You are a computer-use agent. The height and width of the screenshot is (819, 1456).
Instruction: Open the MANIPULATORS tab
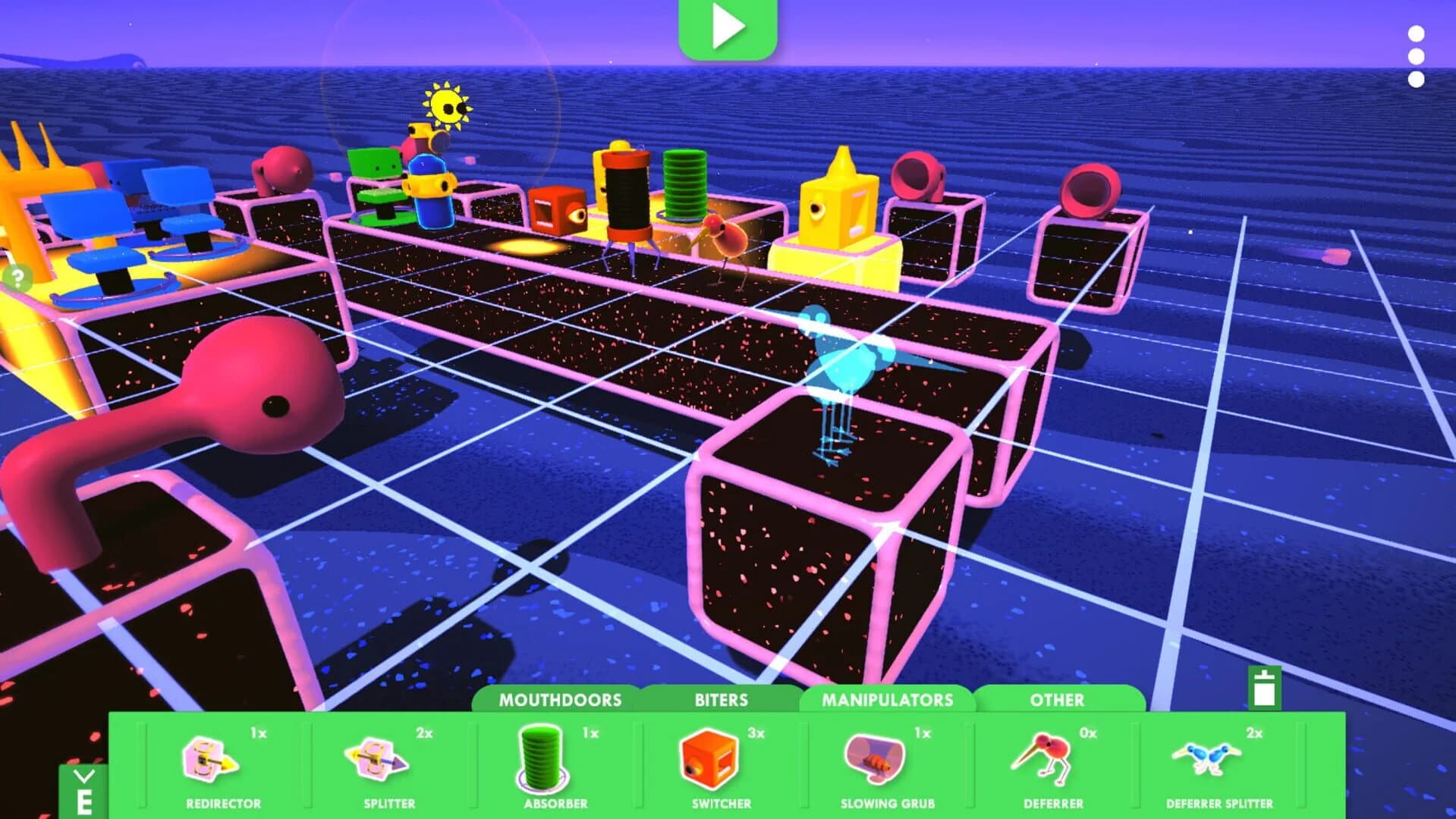pos(888,700)
